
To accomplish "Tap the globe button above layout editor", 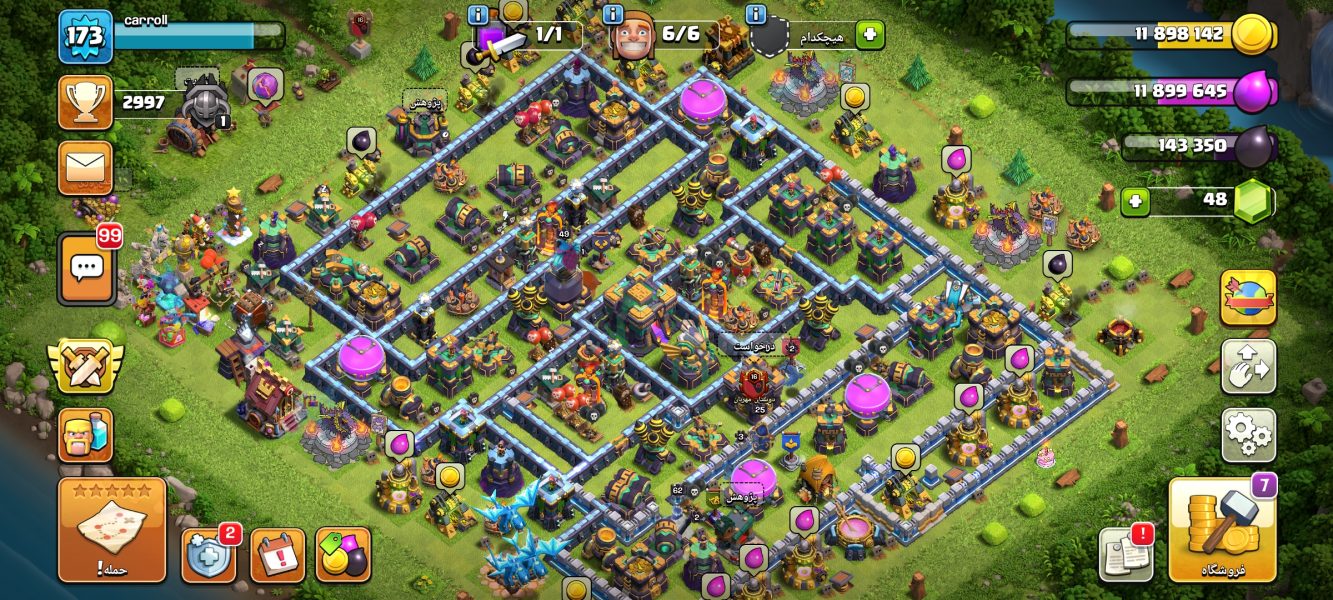I will click(1248, 297).
